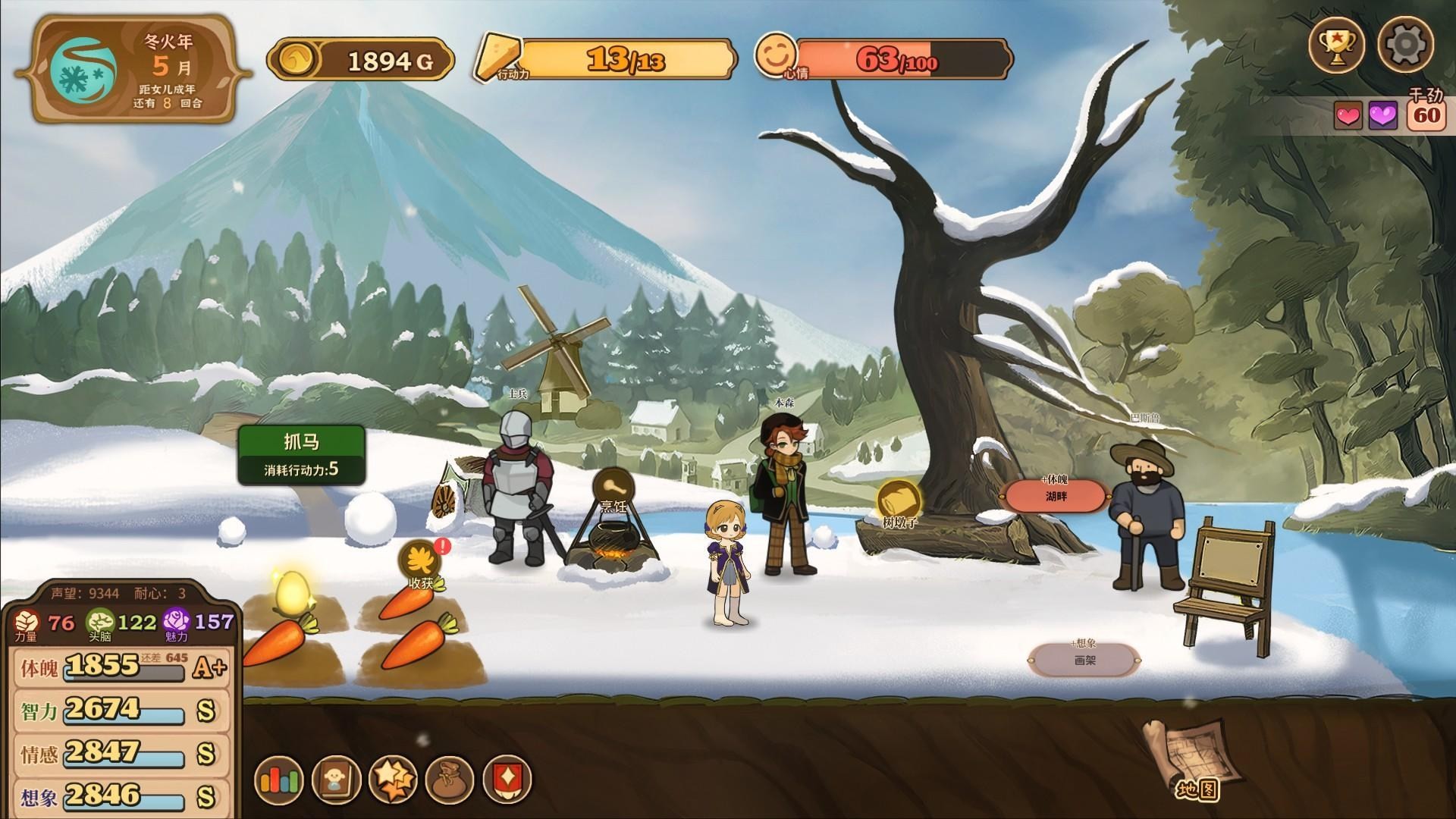The width and height of the screenshot is (1456, 819).
Task: Select the 树墩子 tree stump icon
Action: (899, 501)
